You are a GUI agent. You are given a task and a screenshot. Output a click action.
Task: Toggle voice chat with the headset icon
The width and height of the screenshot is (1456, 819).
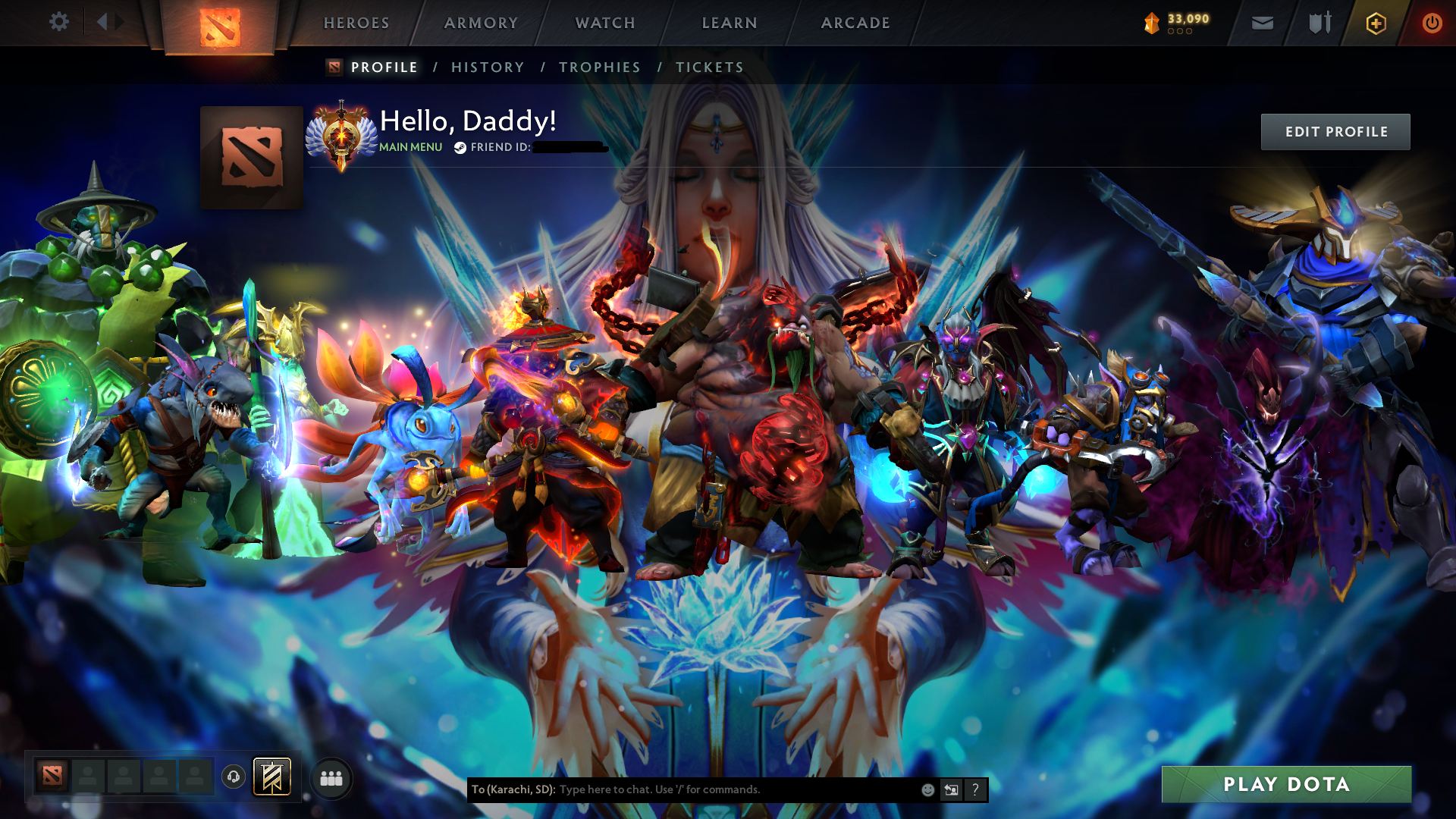click(233, 777)
